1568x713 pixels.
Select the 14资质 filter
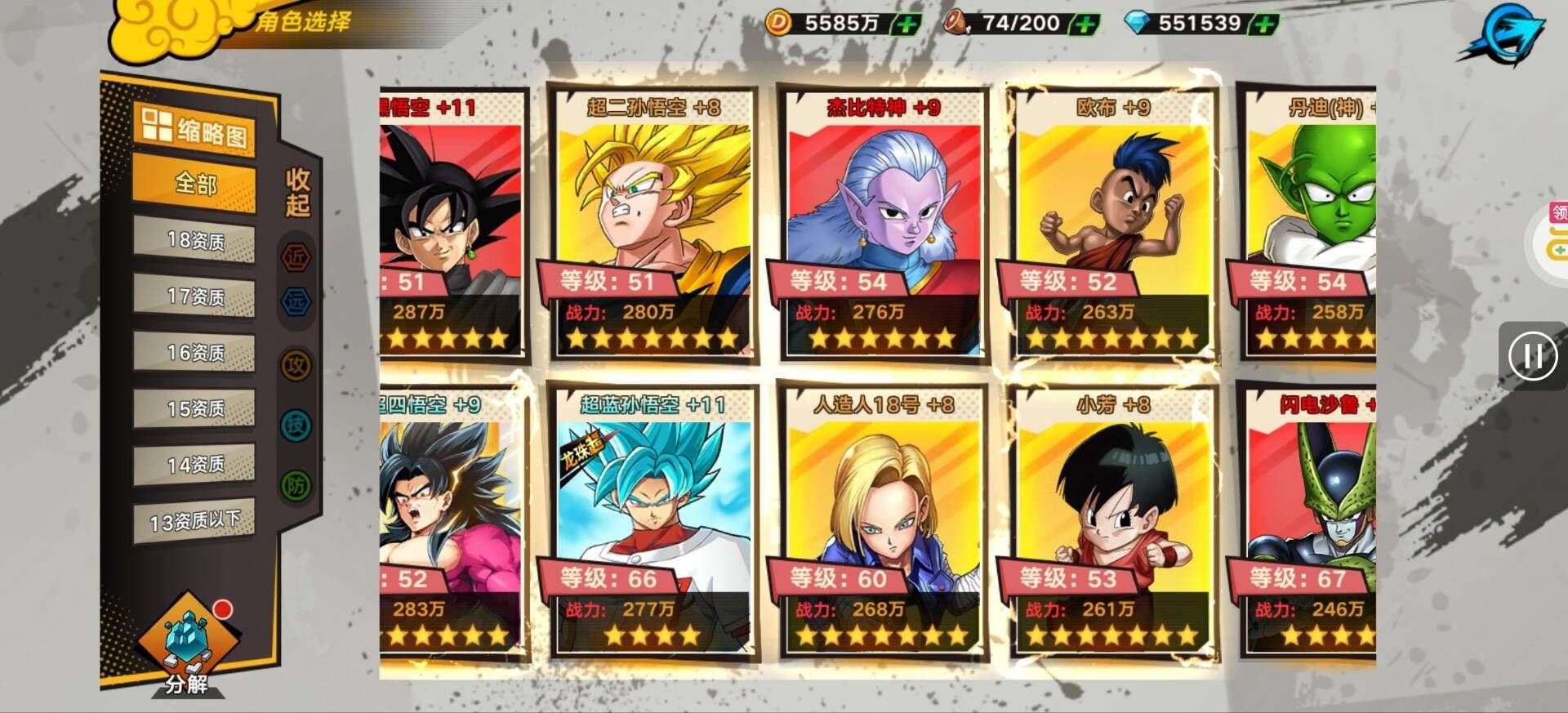(x=195, y=465)
